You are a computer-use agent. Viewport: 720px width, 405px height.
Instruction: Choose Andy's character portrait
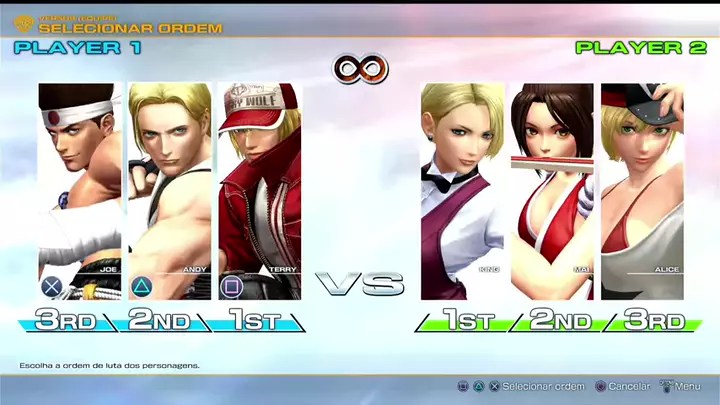click(x=169, y=190)
